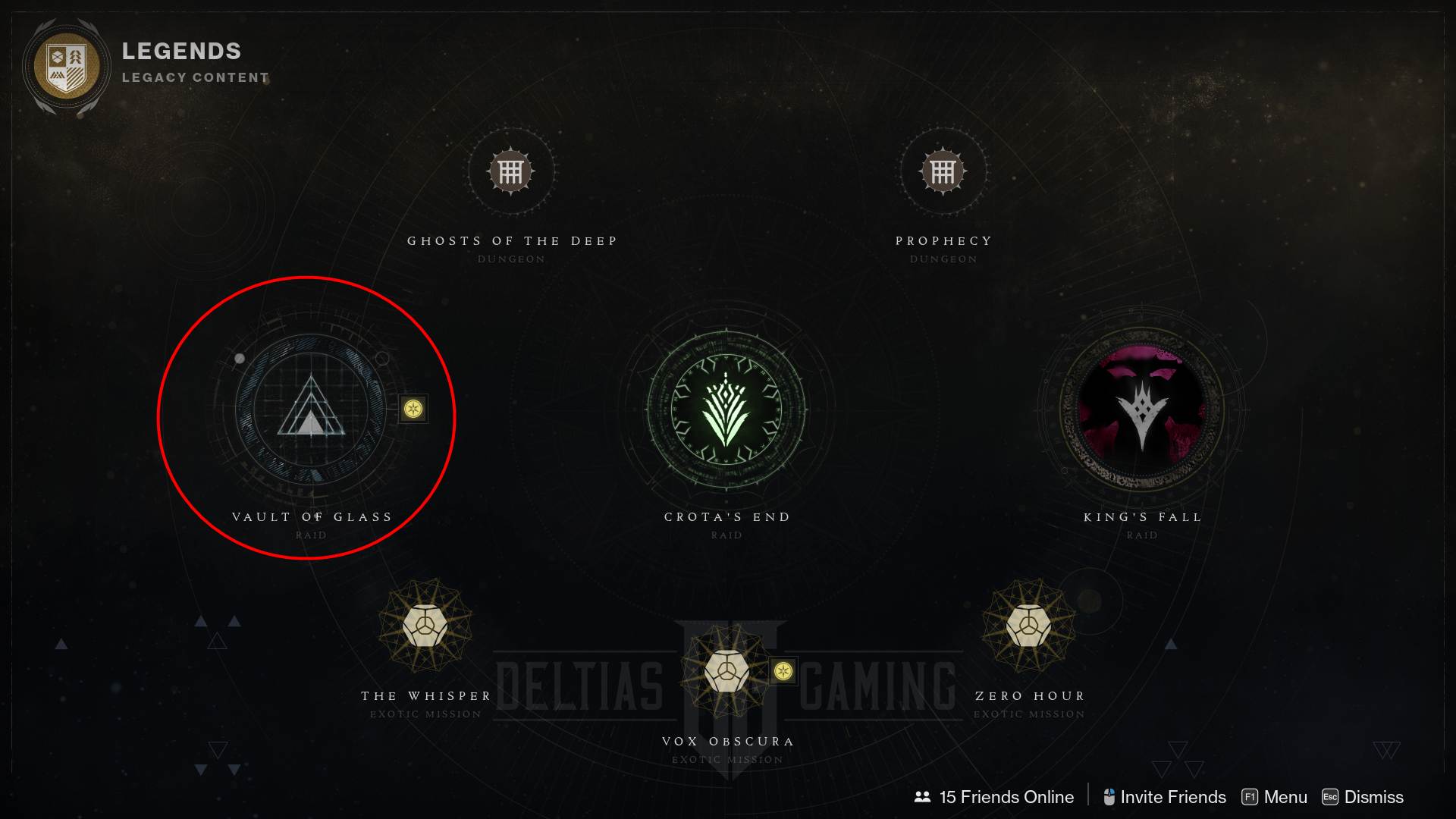Click the upward triangle arrows on the left
Screen dimensions: 1456x819
pyautogui.click(x=218, y=641)
